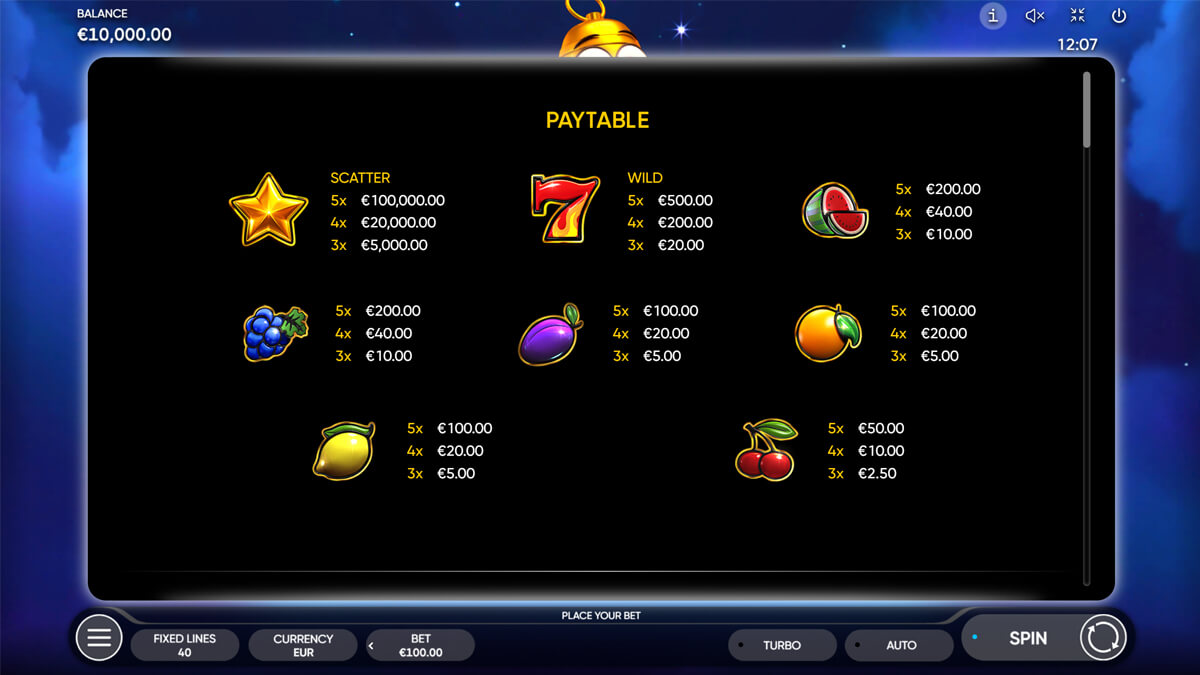The height and width of the screenshot is (675, 1200).
Task: Decrease bet with the left arrow
Action: [x=372, y=646]
